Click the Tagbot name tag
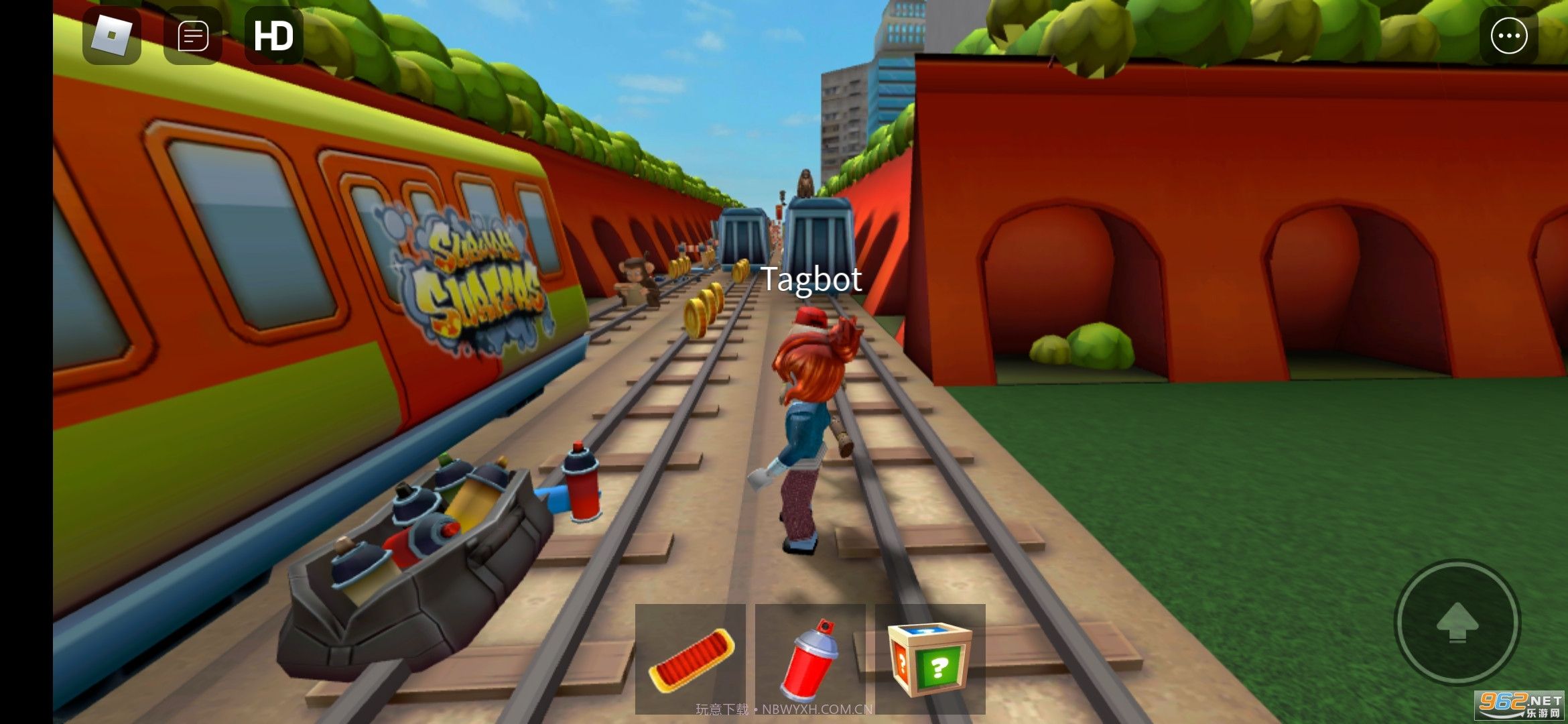Screen dimensions: 1568x724 tap(811, 280)
